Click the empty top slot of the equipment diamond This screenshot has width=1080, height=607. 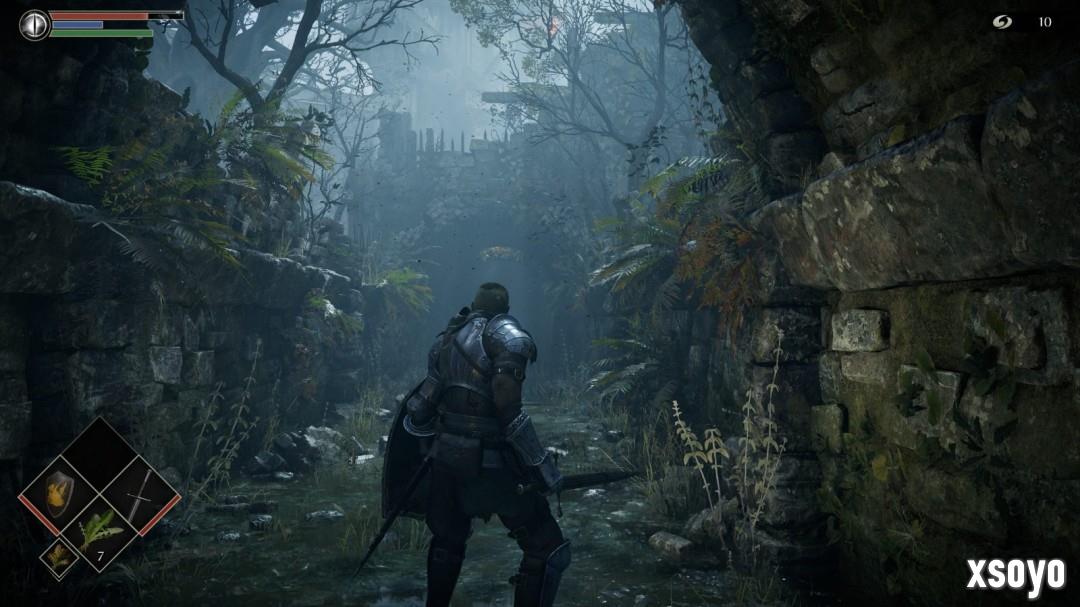point(98,455)
